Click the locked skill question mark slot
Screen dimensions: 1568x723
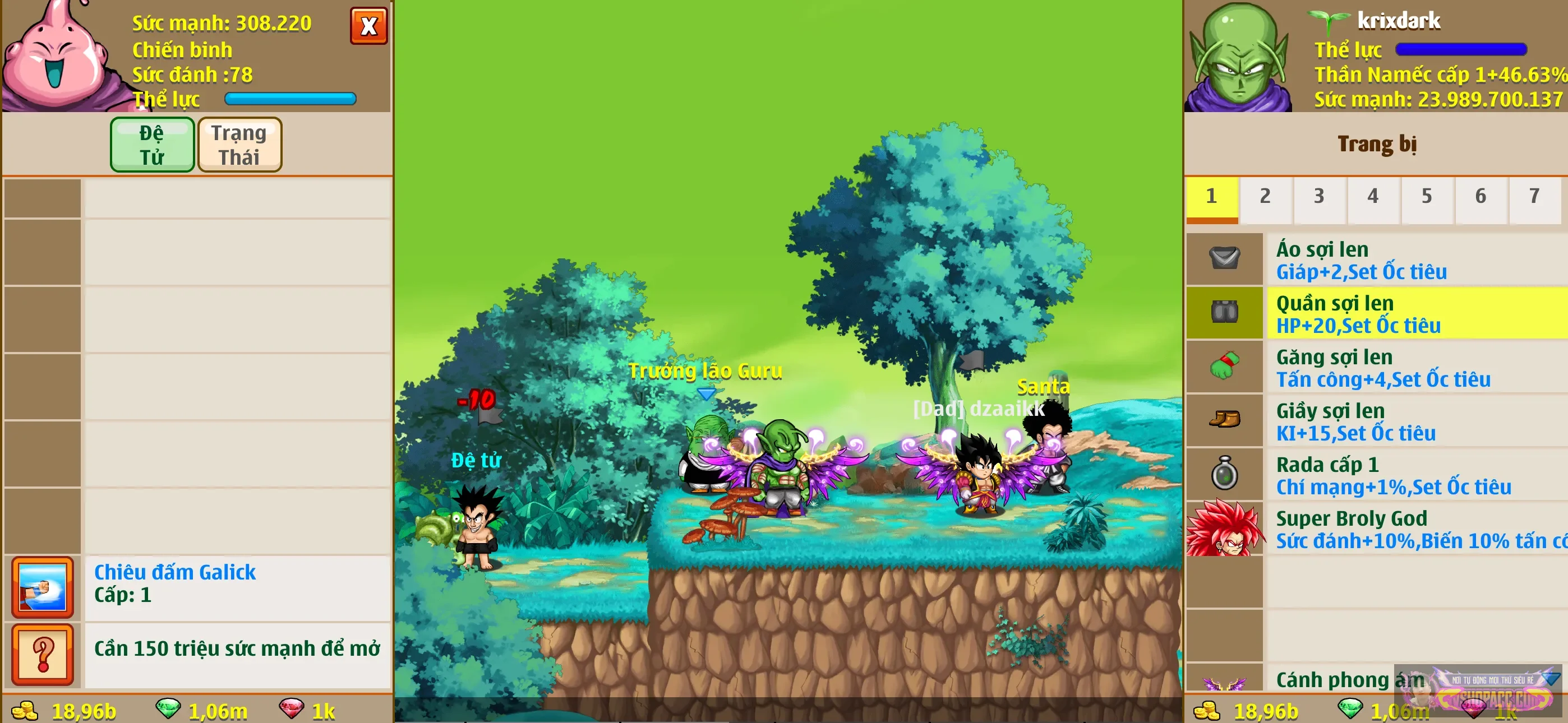(43, 654)
